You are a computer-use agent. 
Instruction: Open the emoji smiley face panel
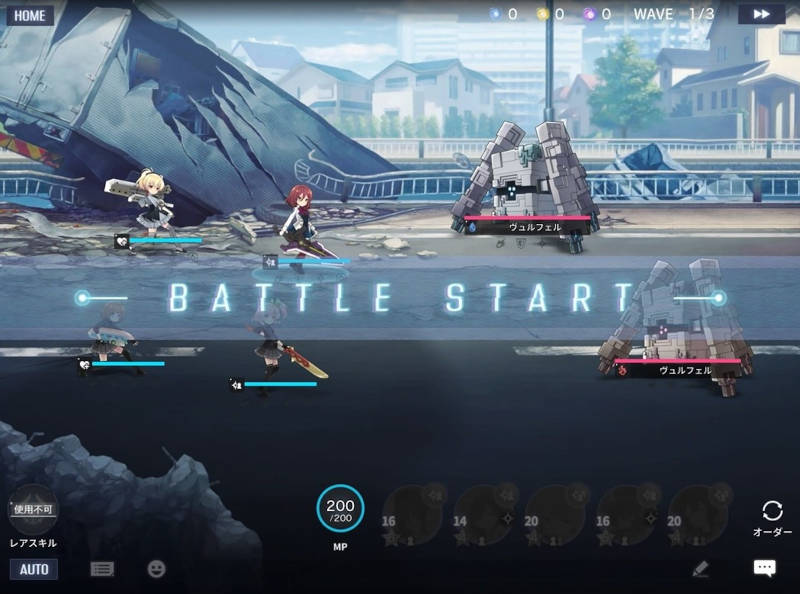tap(156, 568)
